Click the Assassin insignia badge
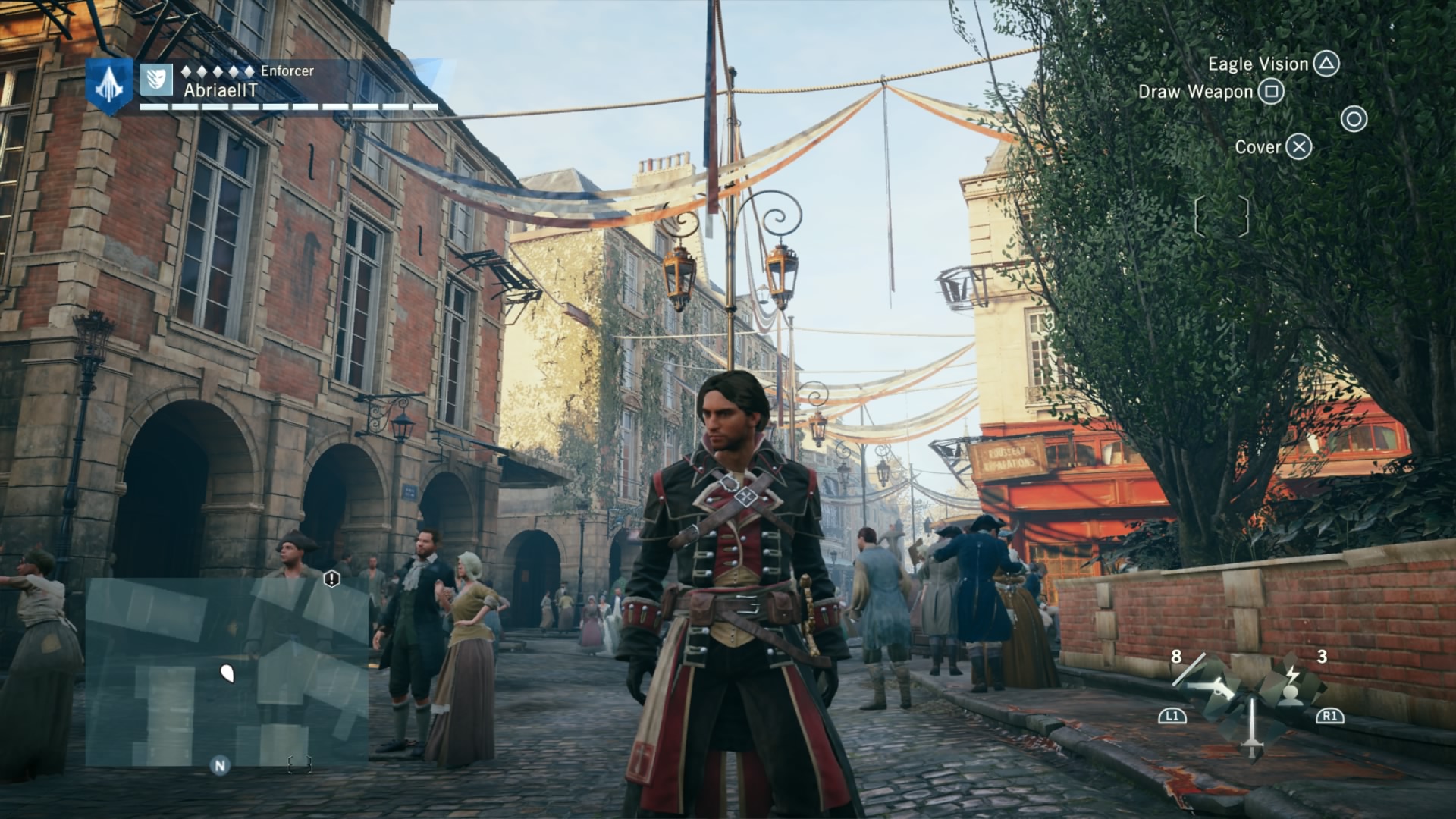The height and width of the screenshot is (819, 1456). [x=109, y=86]
